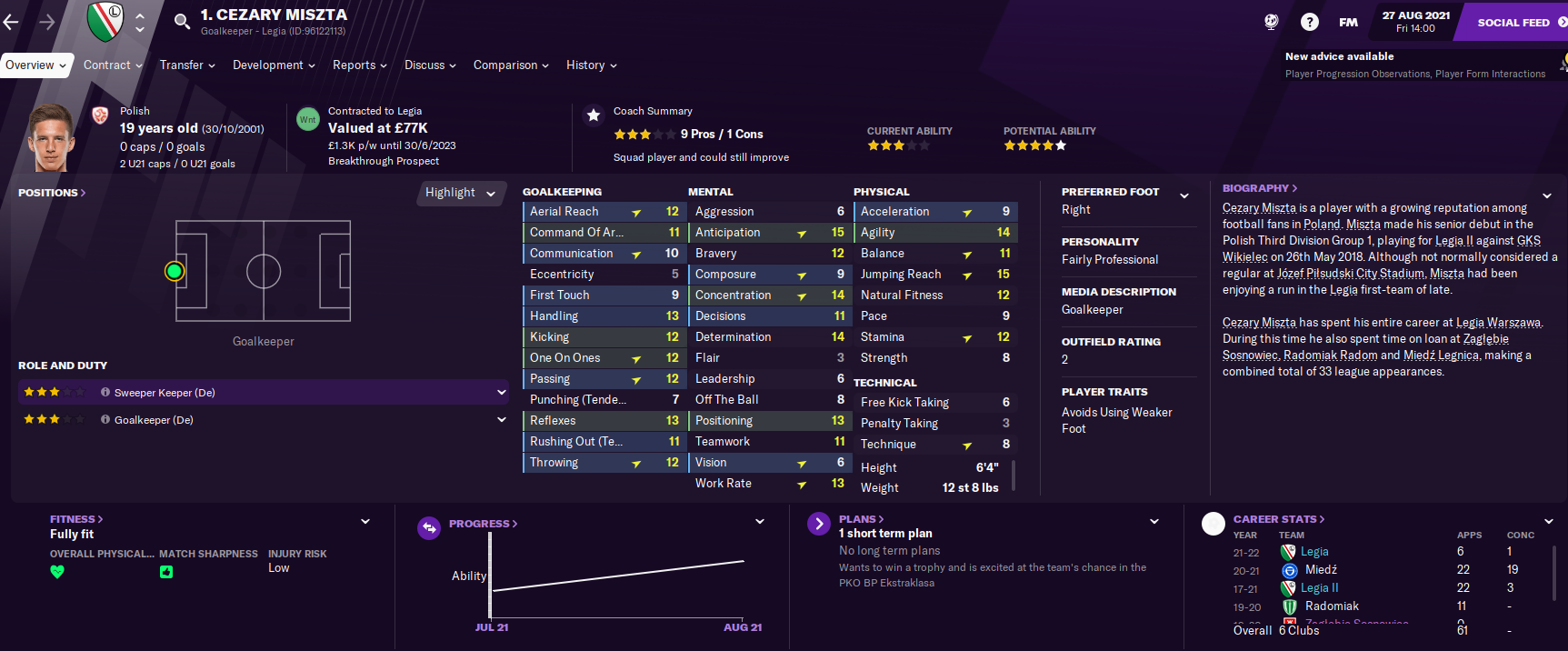Open the Comparison menu

click(511, 65)
